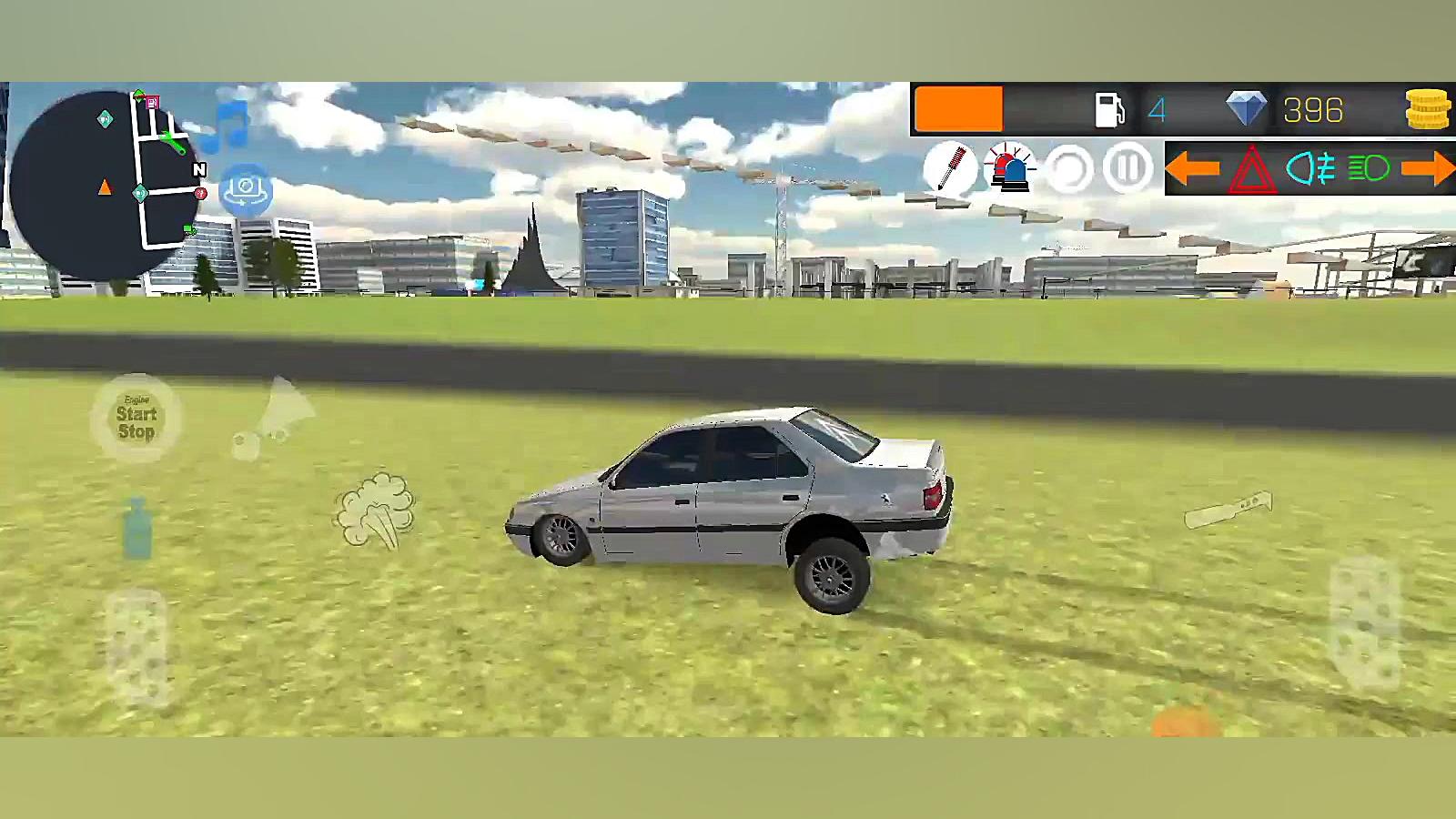The image size is (1456, 819).
Task: Turn on the green headlights
Action: click(1369, 168)
